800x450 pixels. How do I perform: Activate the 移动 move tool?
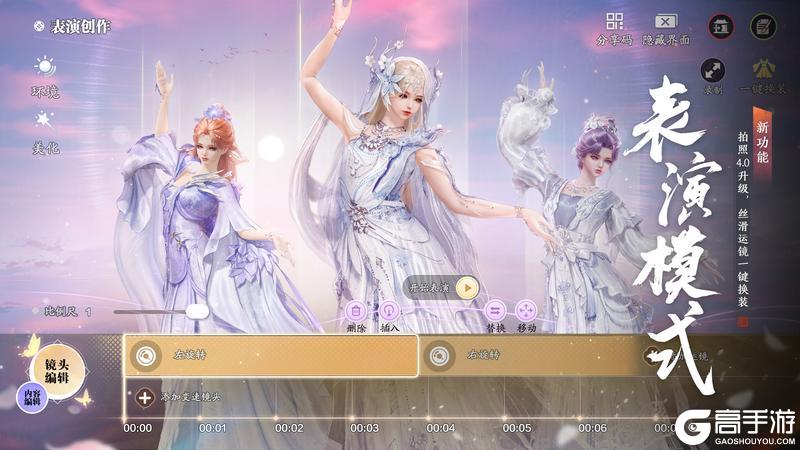tap(527, 311)
